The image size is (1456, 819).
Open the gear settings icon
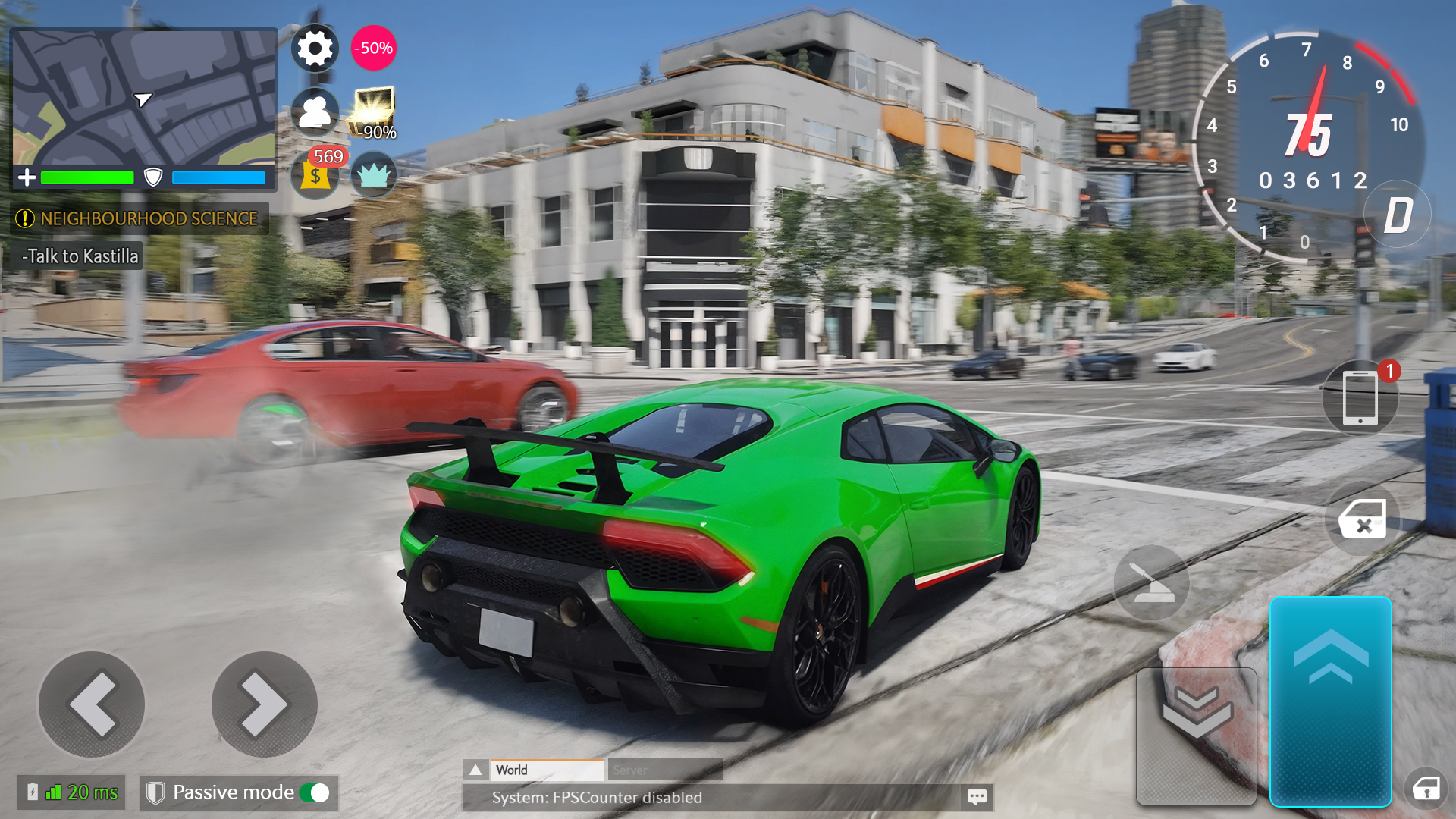point(315,49)
